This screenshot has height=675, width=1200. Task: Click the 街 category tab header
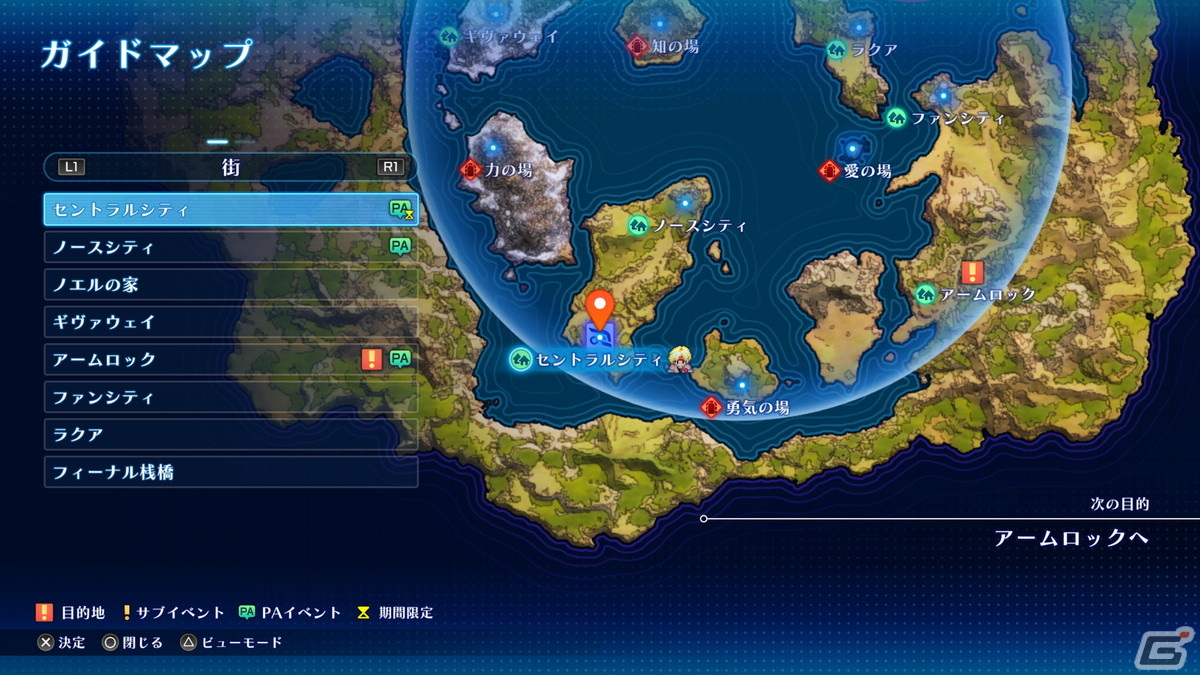click(231, 167)
